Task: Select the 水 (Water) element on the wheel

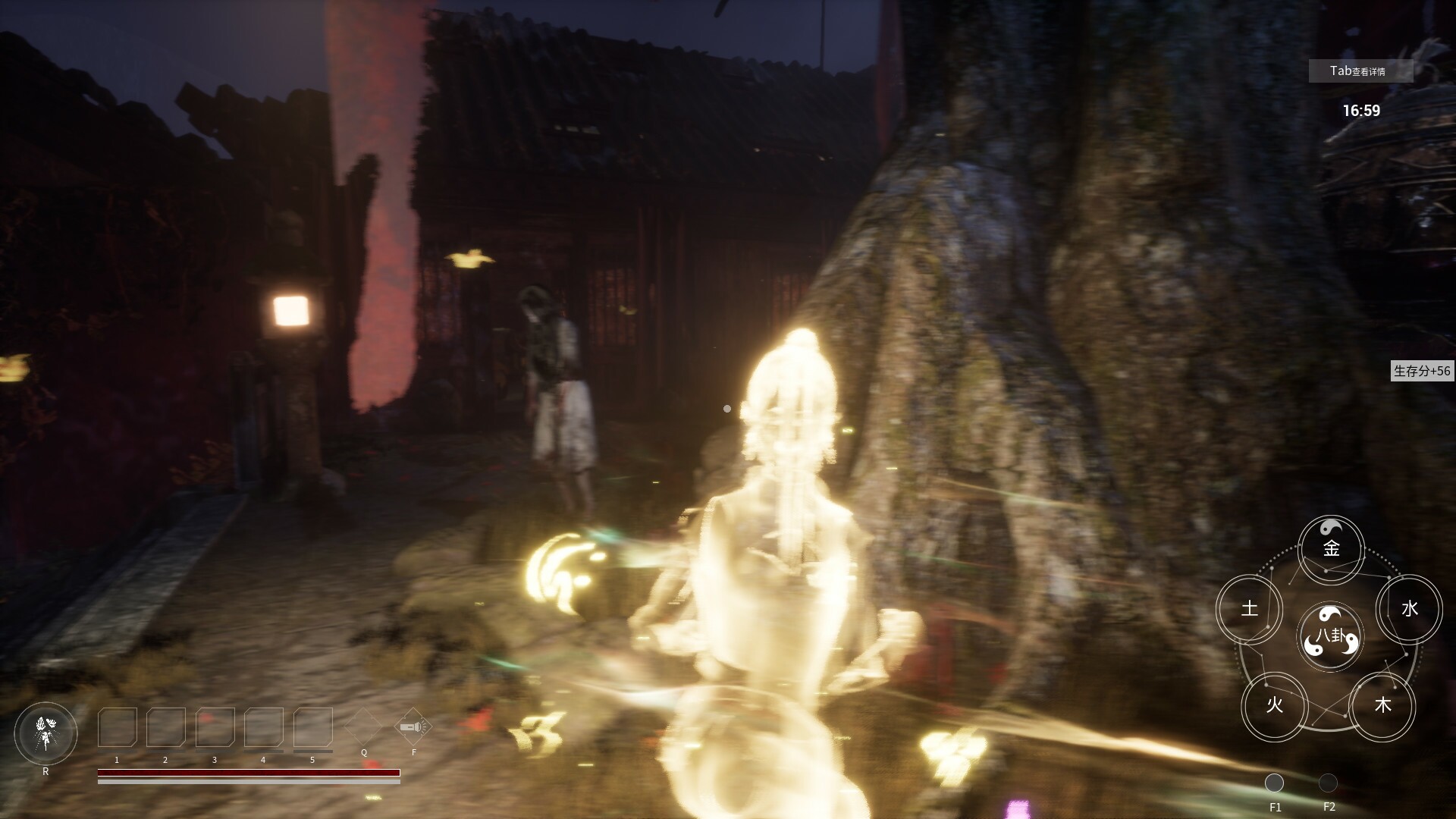Action: (x=1408, y=608)
